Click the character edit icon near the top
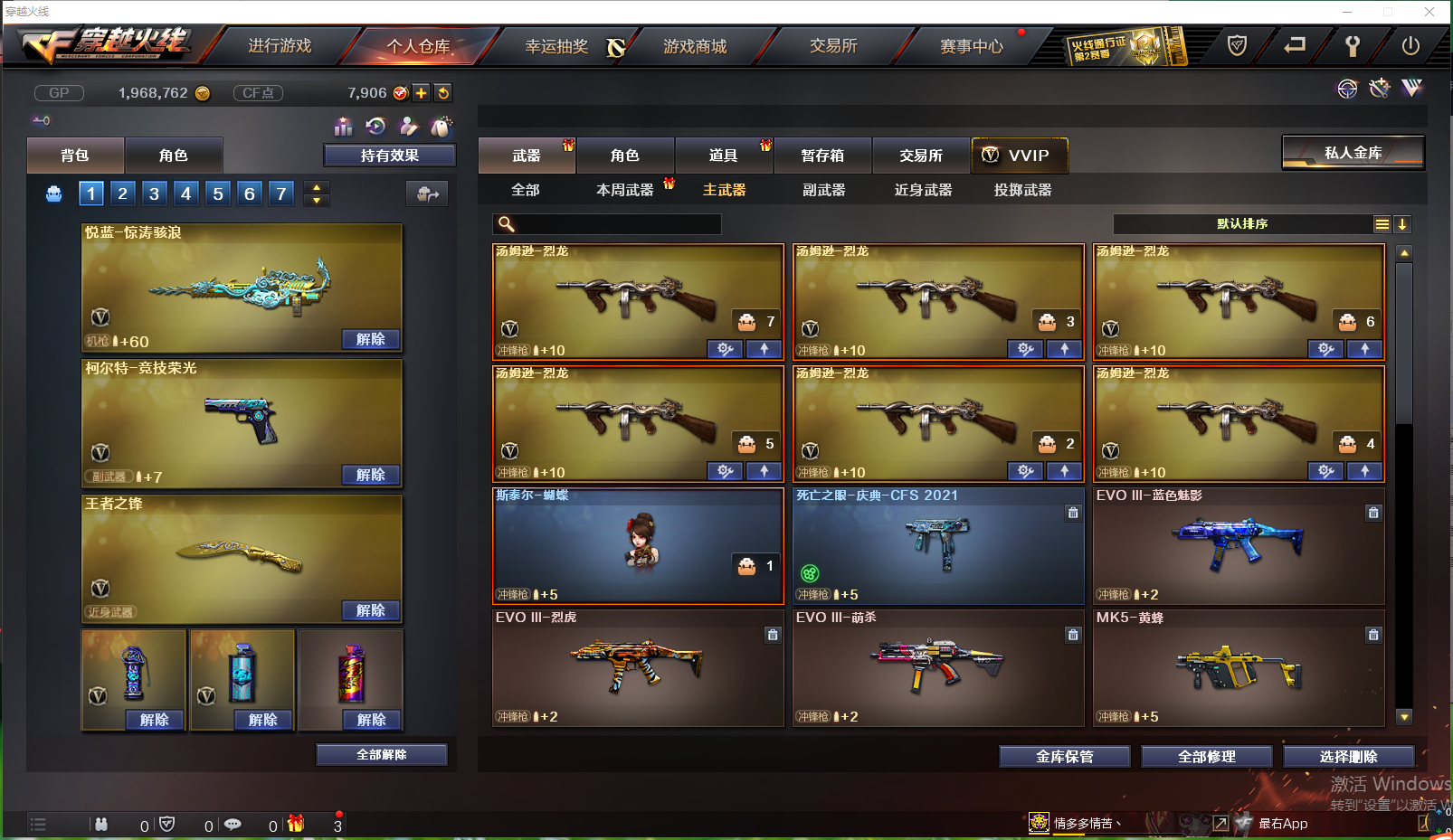Image resolution: width=1453 pixels, height=840 pixels. click(x=408, y=127)
